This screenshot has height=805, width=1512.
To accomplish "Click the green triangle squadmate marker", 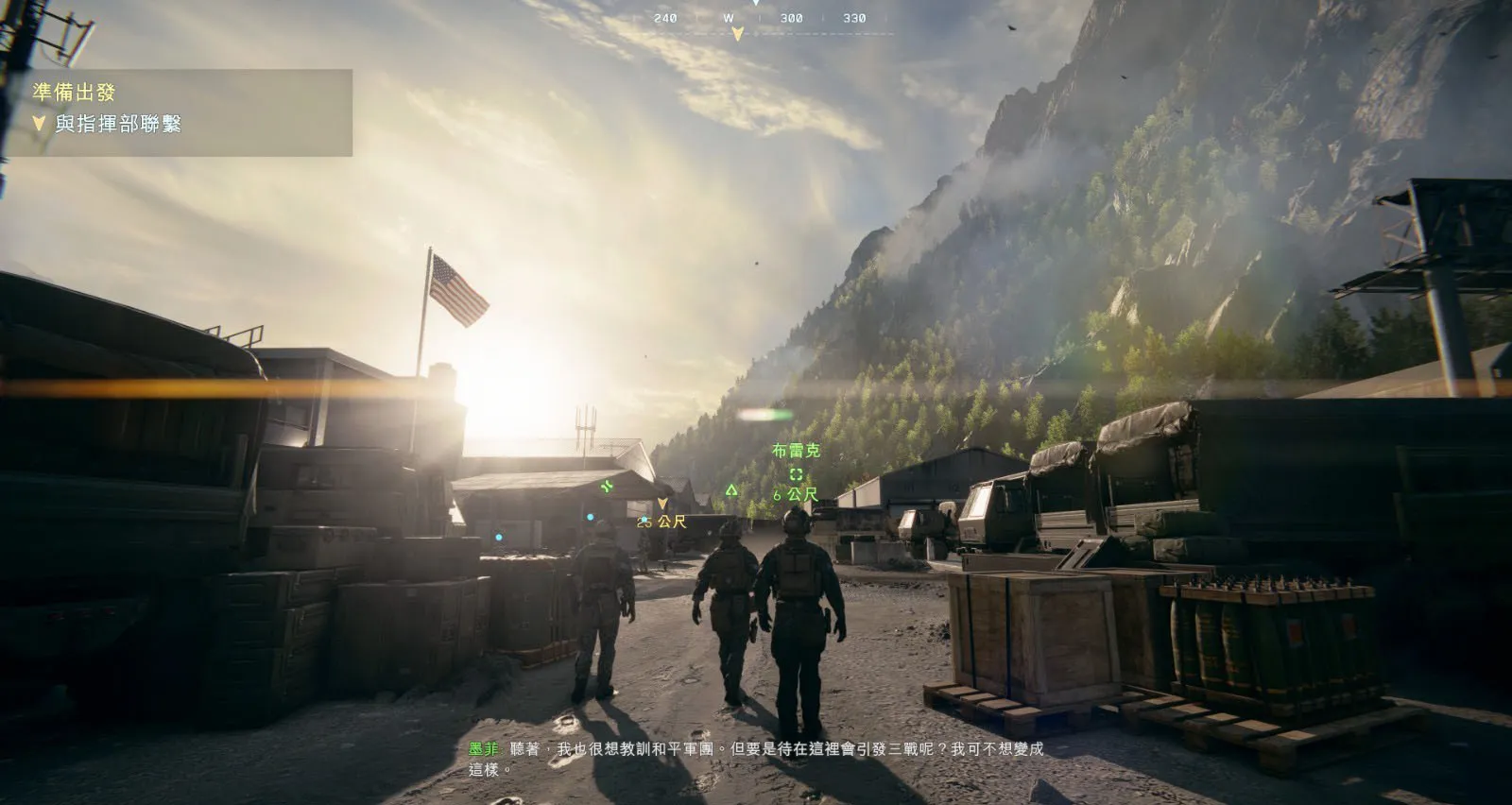I will point(731,489).
